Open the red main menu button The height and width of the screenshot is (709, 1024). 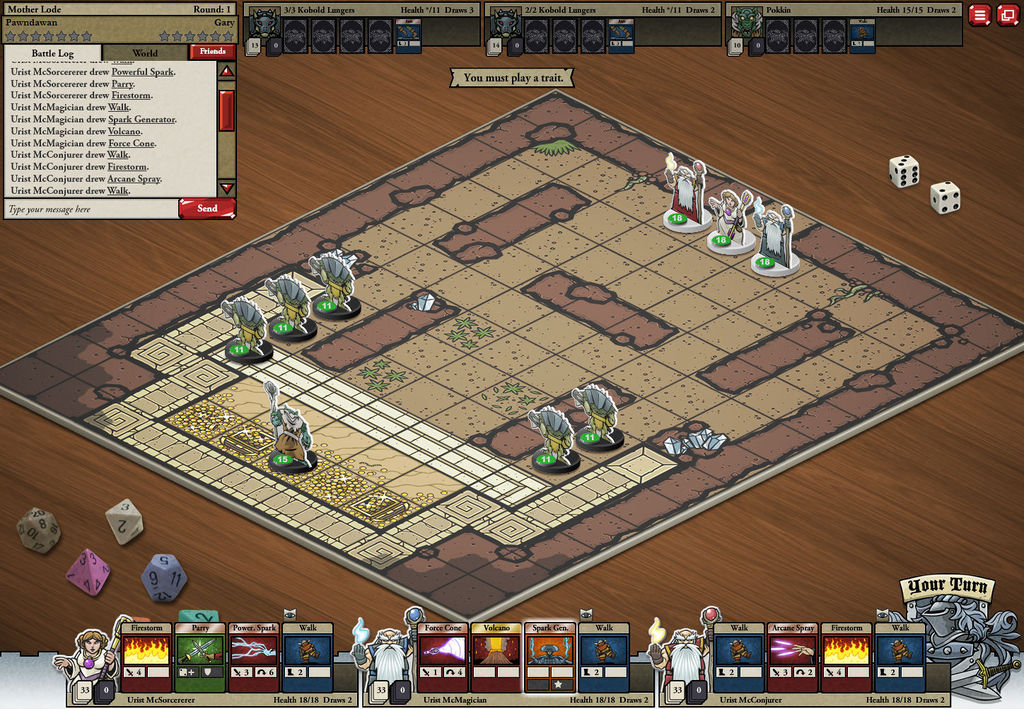(979, 15)
